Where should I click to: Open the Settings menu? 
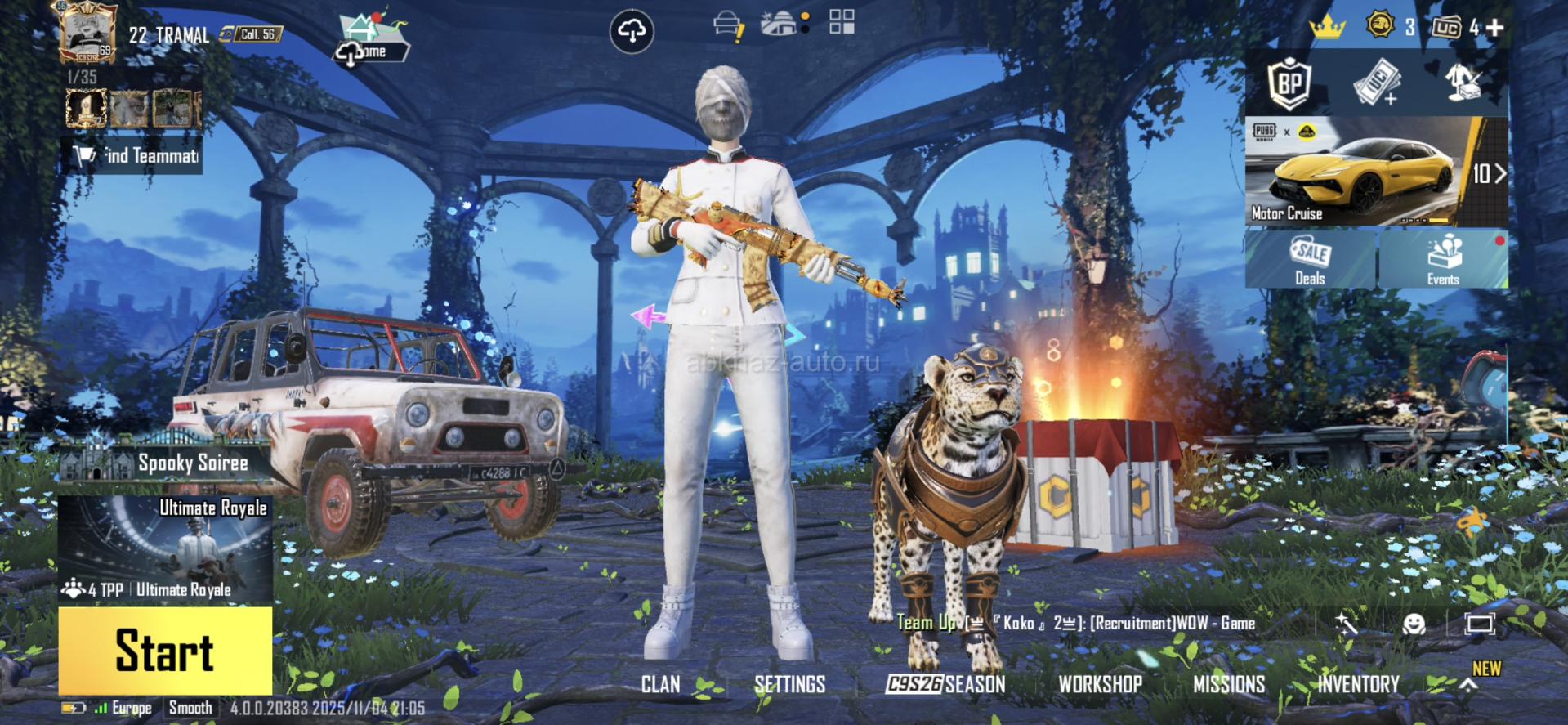click(789, 684)
